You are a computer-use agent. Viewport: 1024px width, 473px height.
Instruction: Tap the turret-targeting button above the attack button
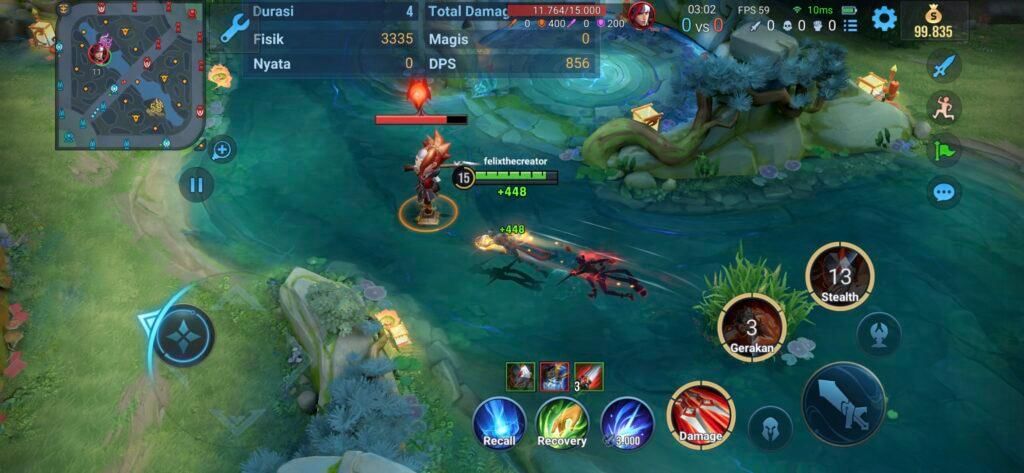click(x=879, y=333)
